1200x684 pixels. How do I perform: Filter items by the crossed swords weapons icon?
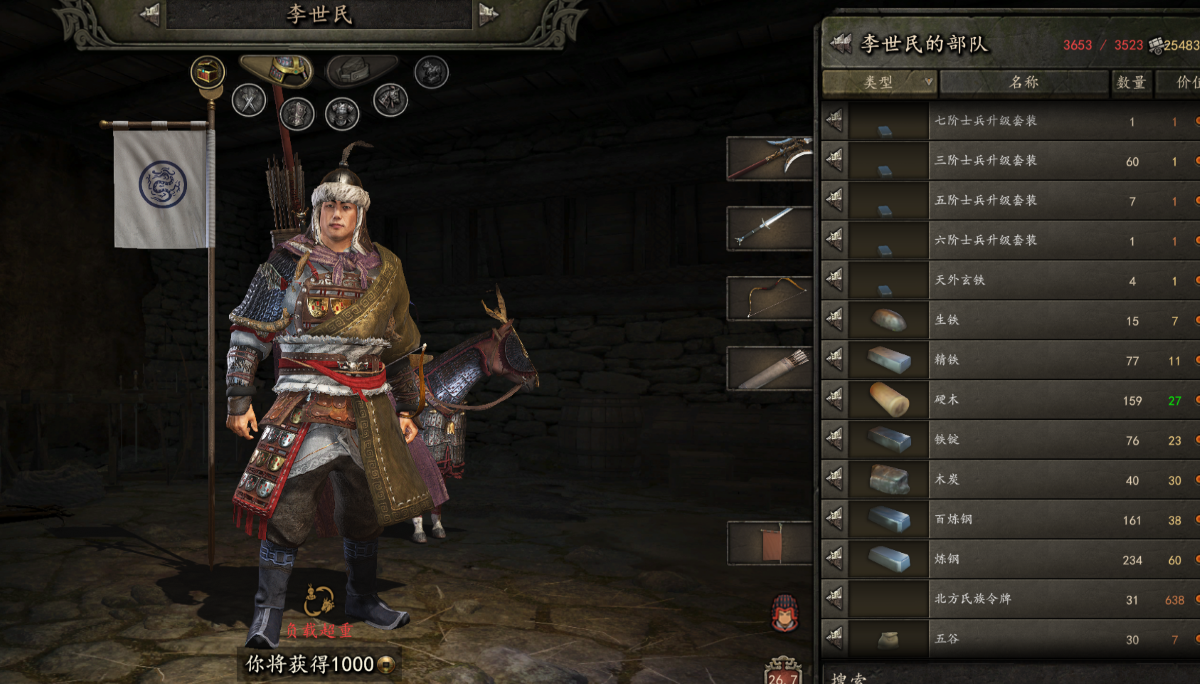click(248, 99)
